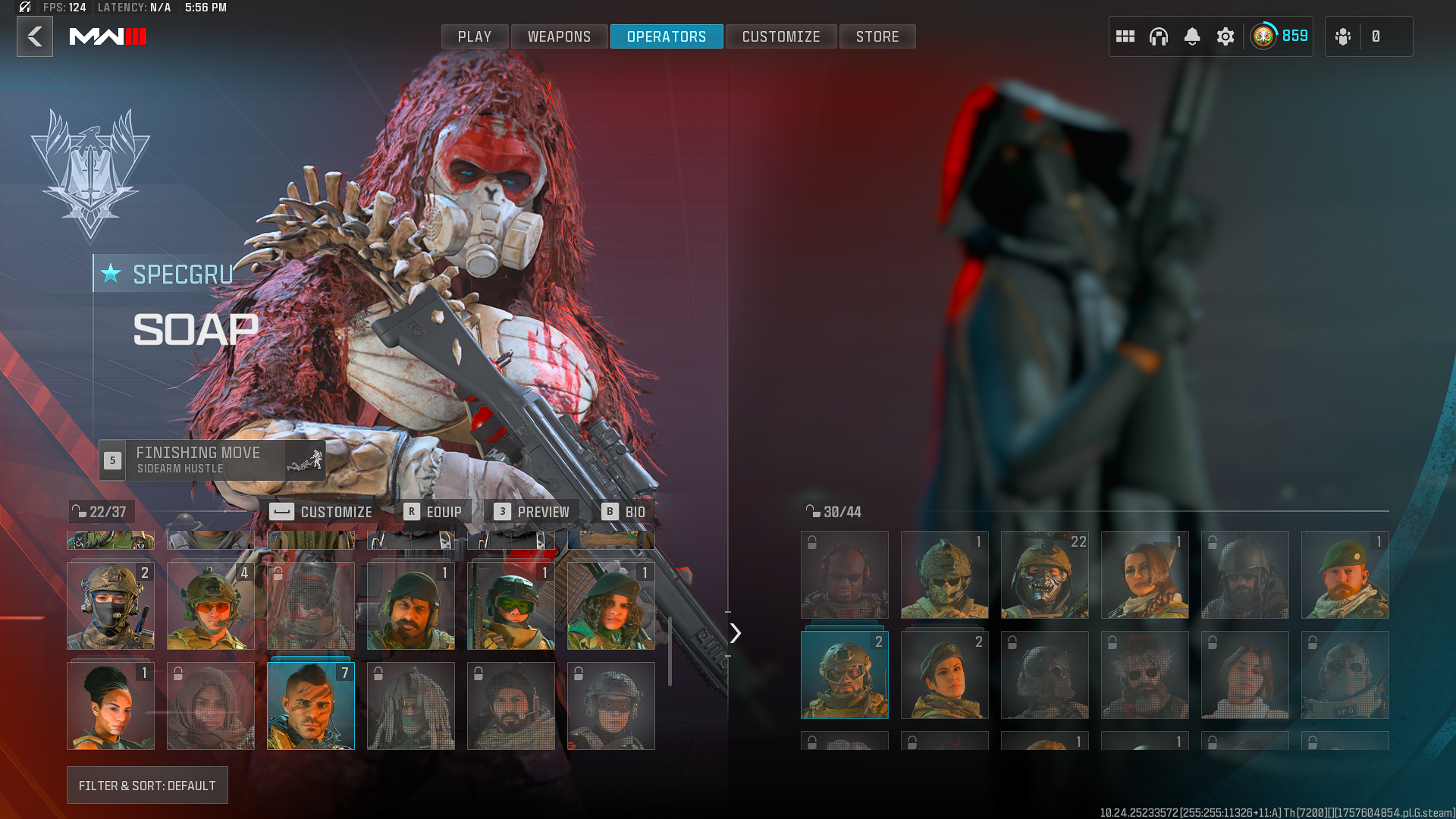
Task: Click the right arrow between factions
Action: 735,633
